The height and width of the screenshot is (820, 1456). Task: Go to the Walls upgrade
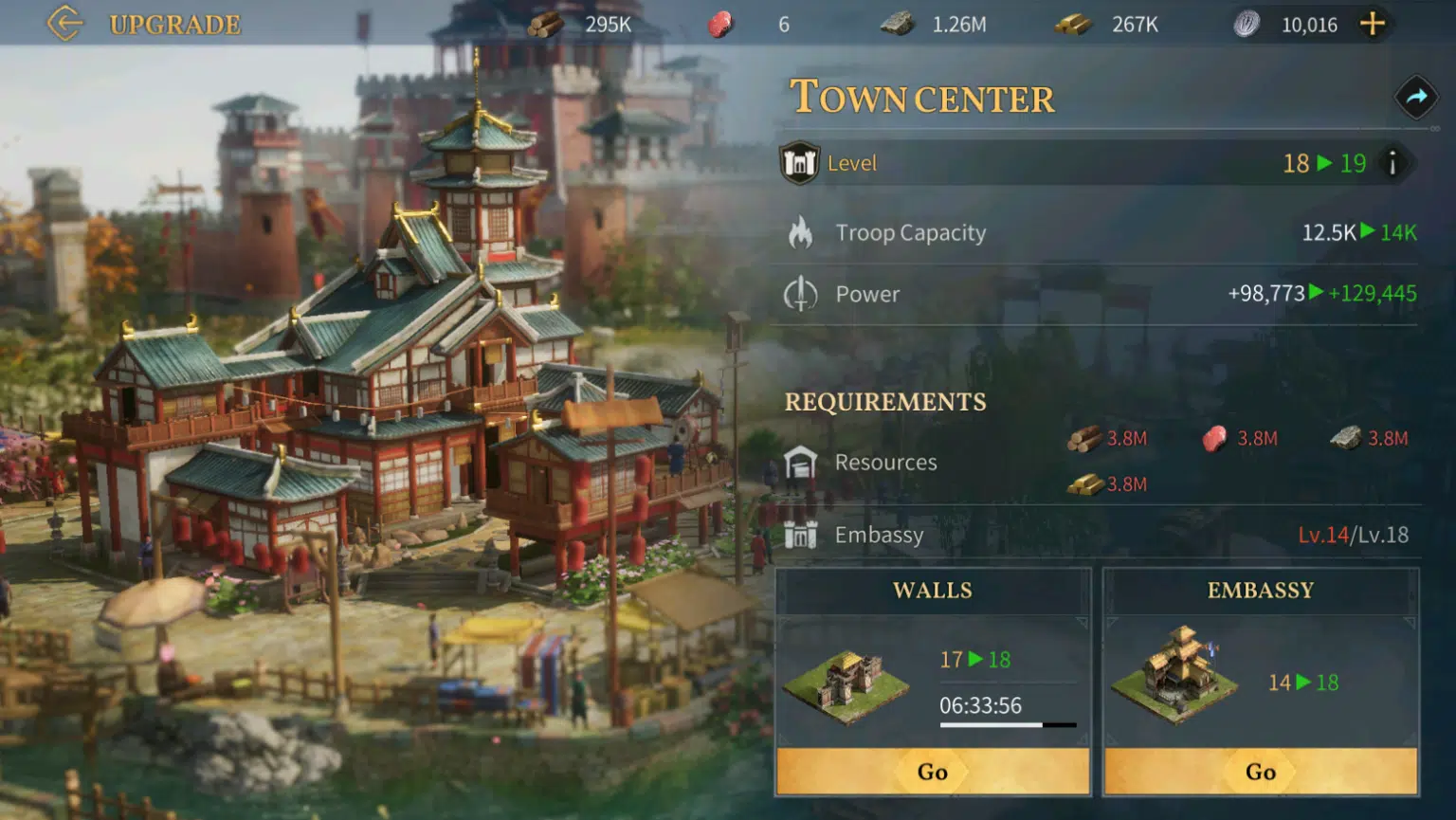pyautogui.click(x=933, y=772)
